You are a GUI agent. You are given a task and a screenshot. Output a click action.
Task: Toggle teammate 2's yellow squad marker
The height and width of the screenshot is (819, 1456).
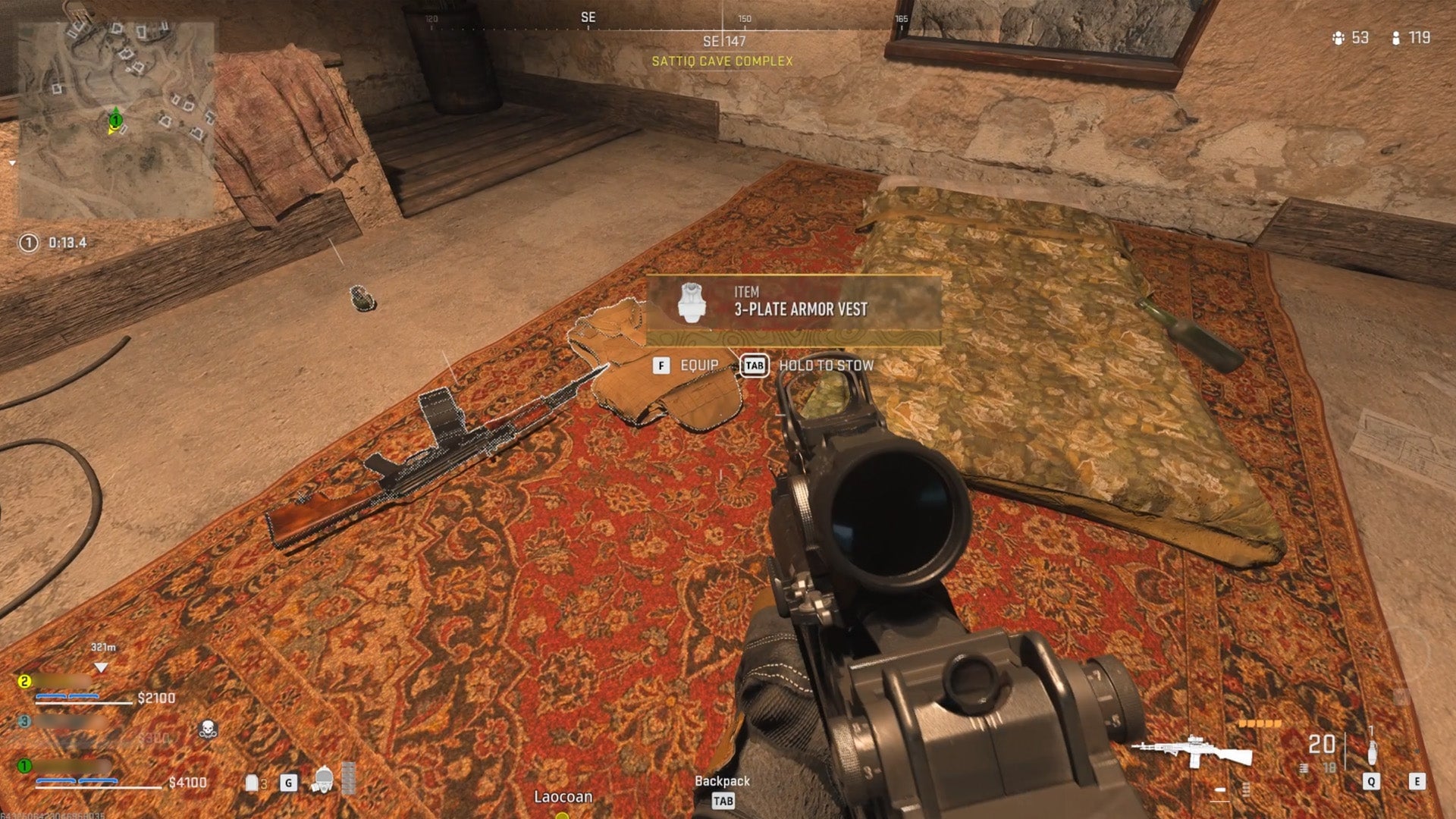(x=24, y=680)
